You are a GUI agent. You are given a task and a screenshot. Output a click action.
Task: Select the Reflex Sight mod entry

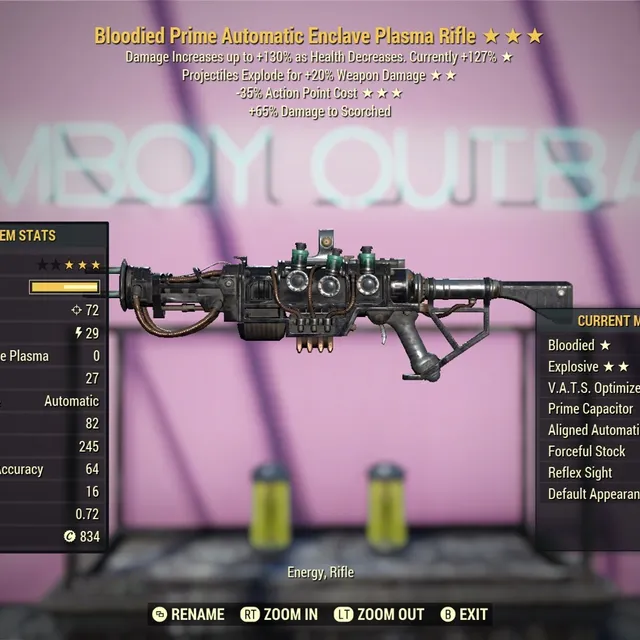[580, 472]
